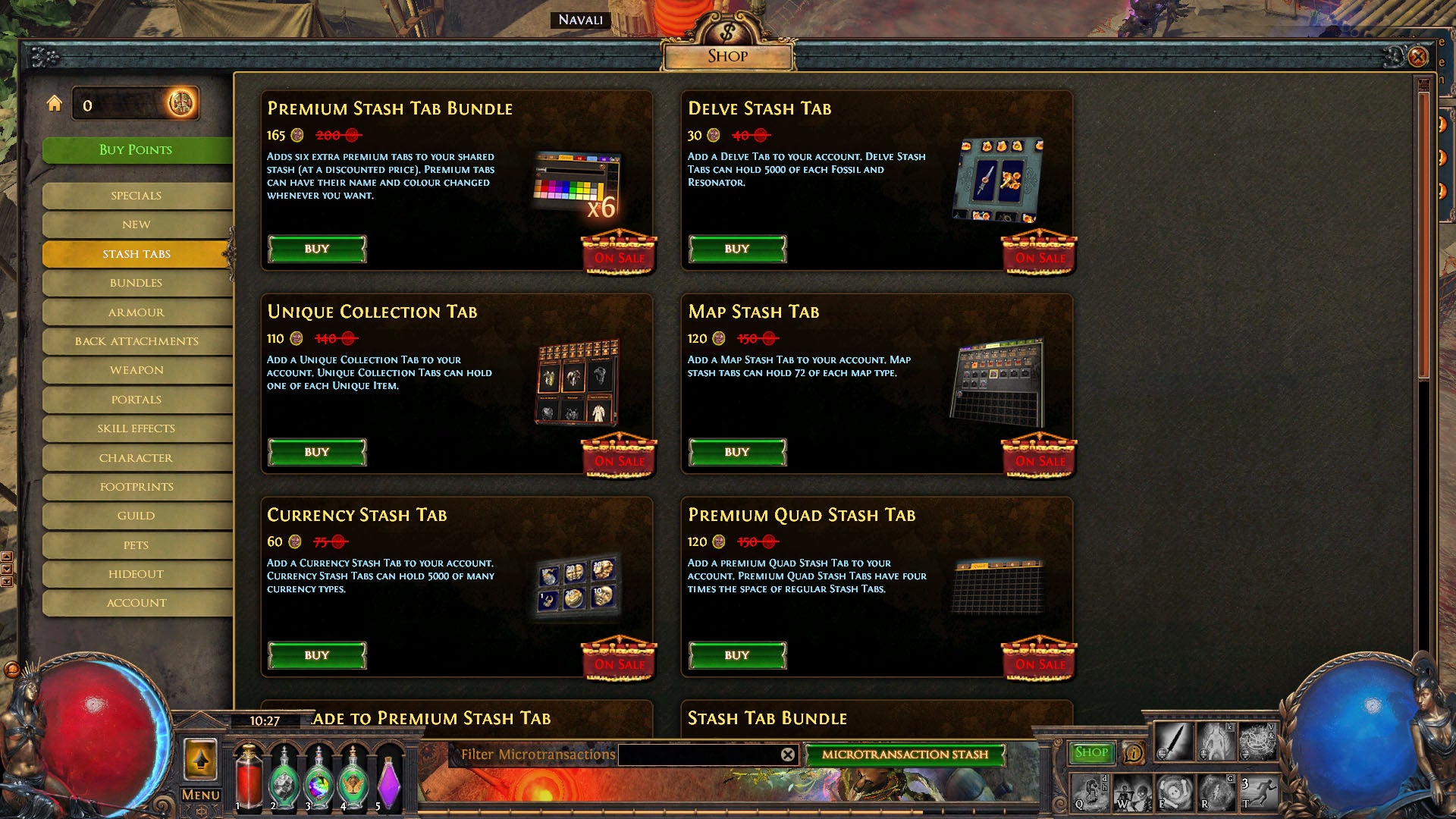
Task: Click the skeleton summon skill on the W slot
Action: pos(1134,793)
